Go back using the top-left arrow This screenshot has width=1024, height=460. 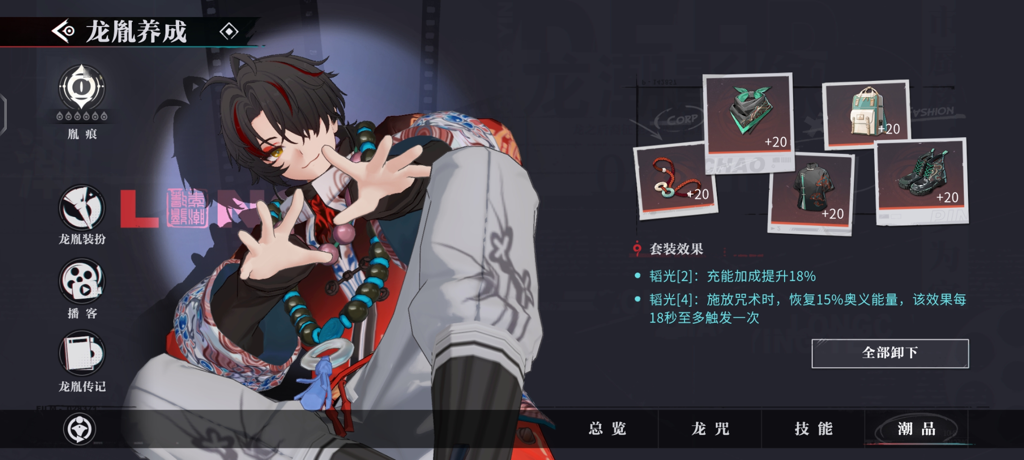pyautogui.click(x=64, y=31)
